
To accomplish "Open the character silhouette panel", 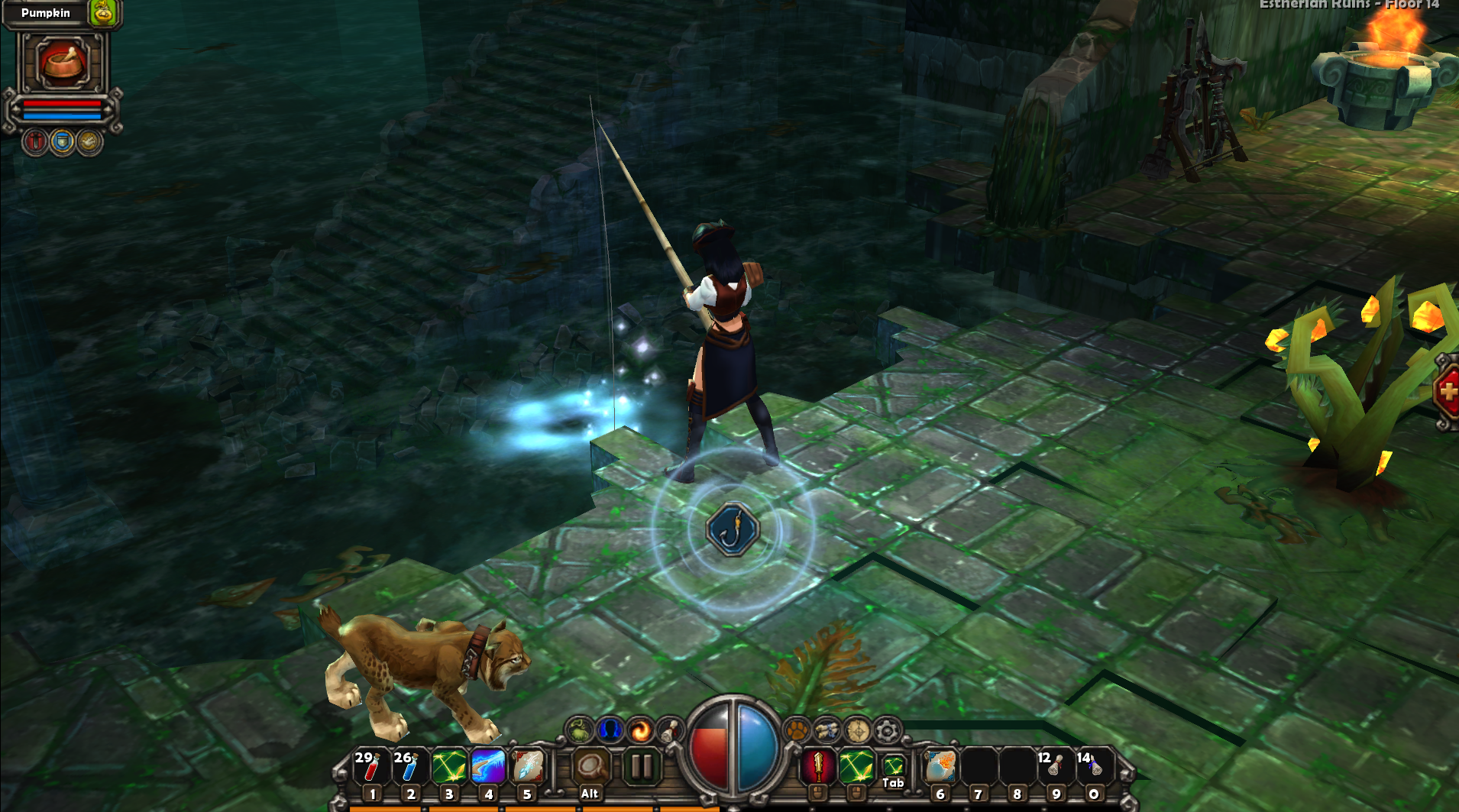I will (609, 730).
